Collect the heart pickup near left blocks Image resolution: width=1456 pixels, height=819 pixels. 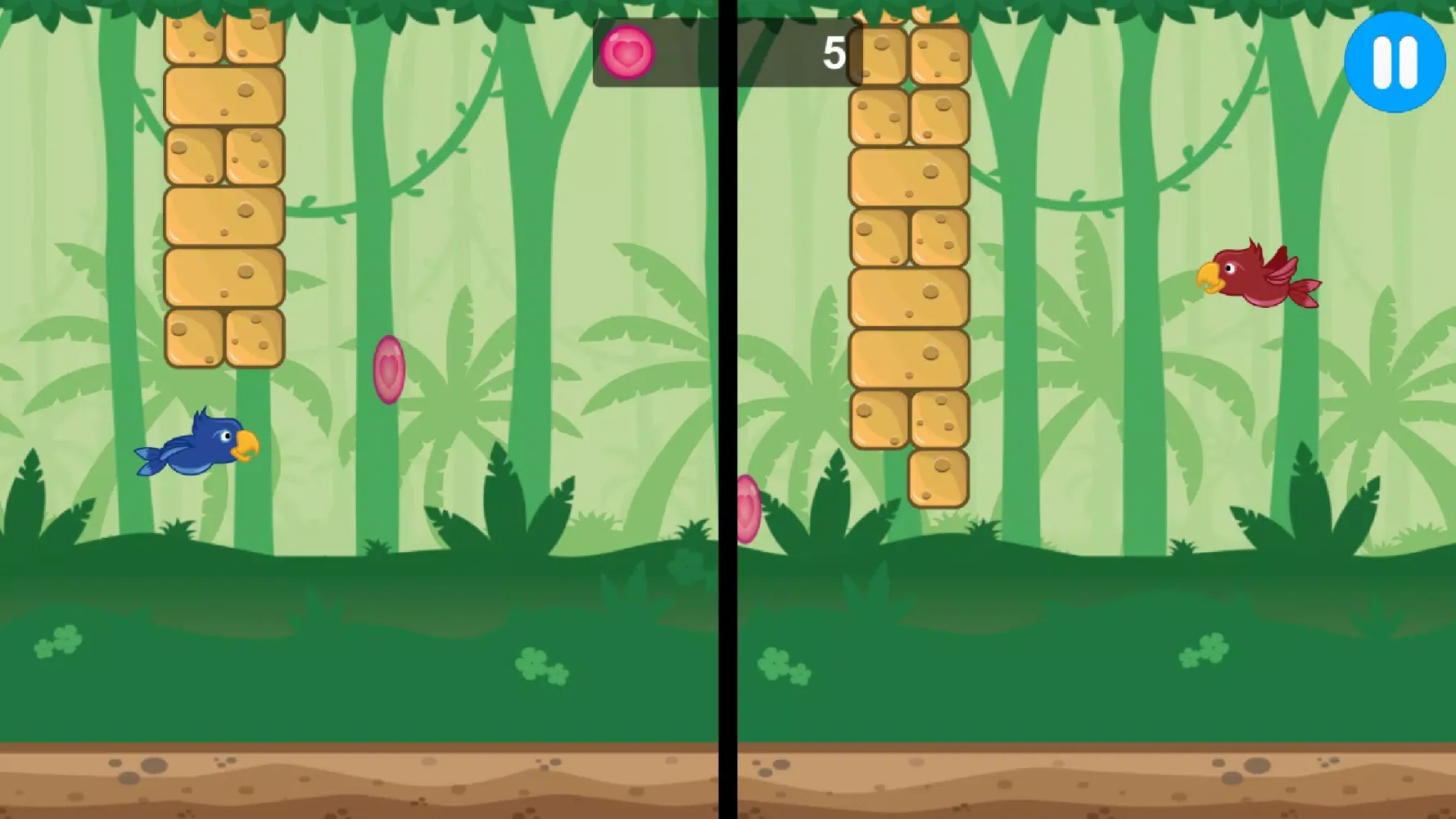click(x=388, y=370)
